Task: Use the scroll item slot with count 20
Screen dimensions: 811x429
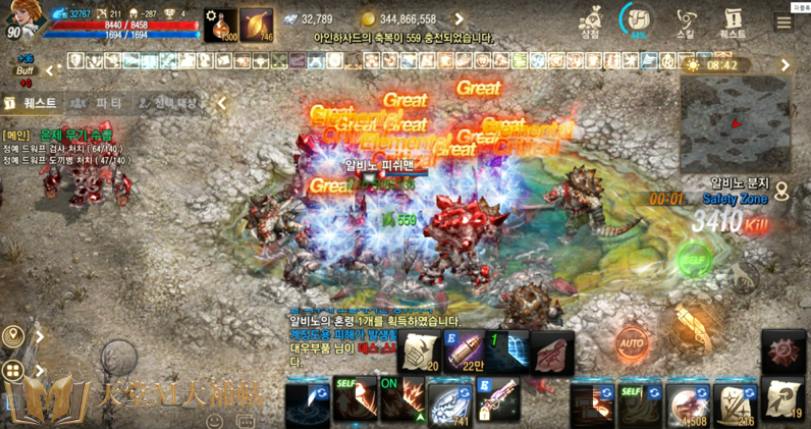Action: coord(421,352)
